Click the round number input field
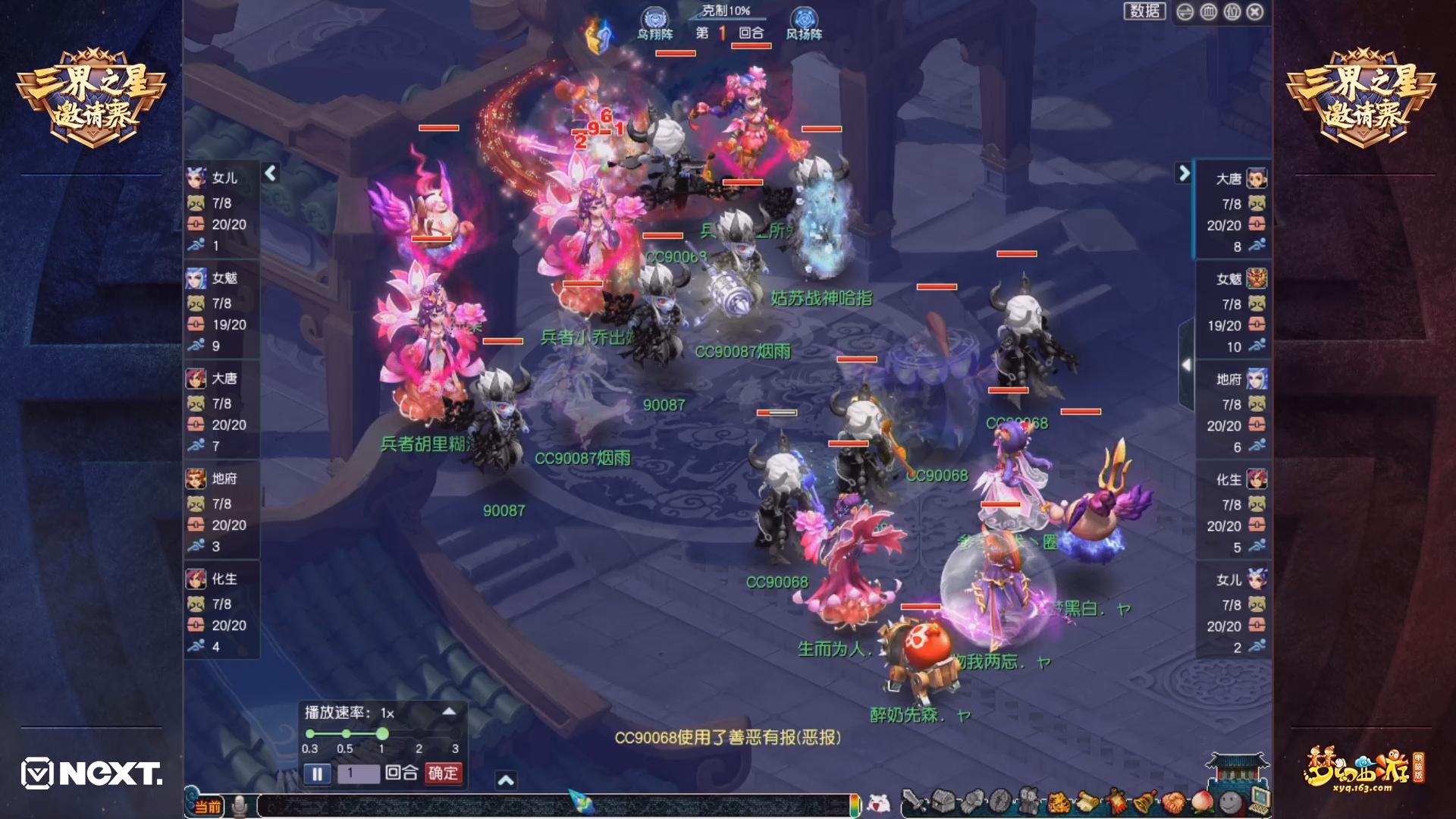The image size is (1456, 819). 358,773
